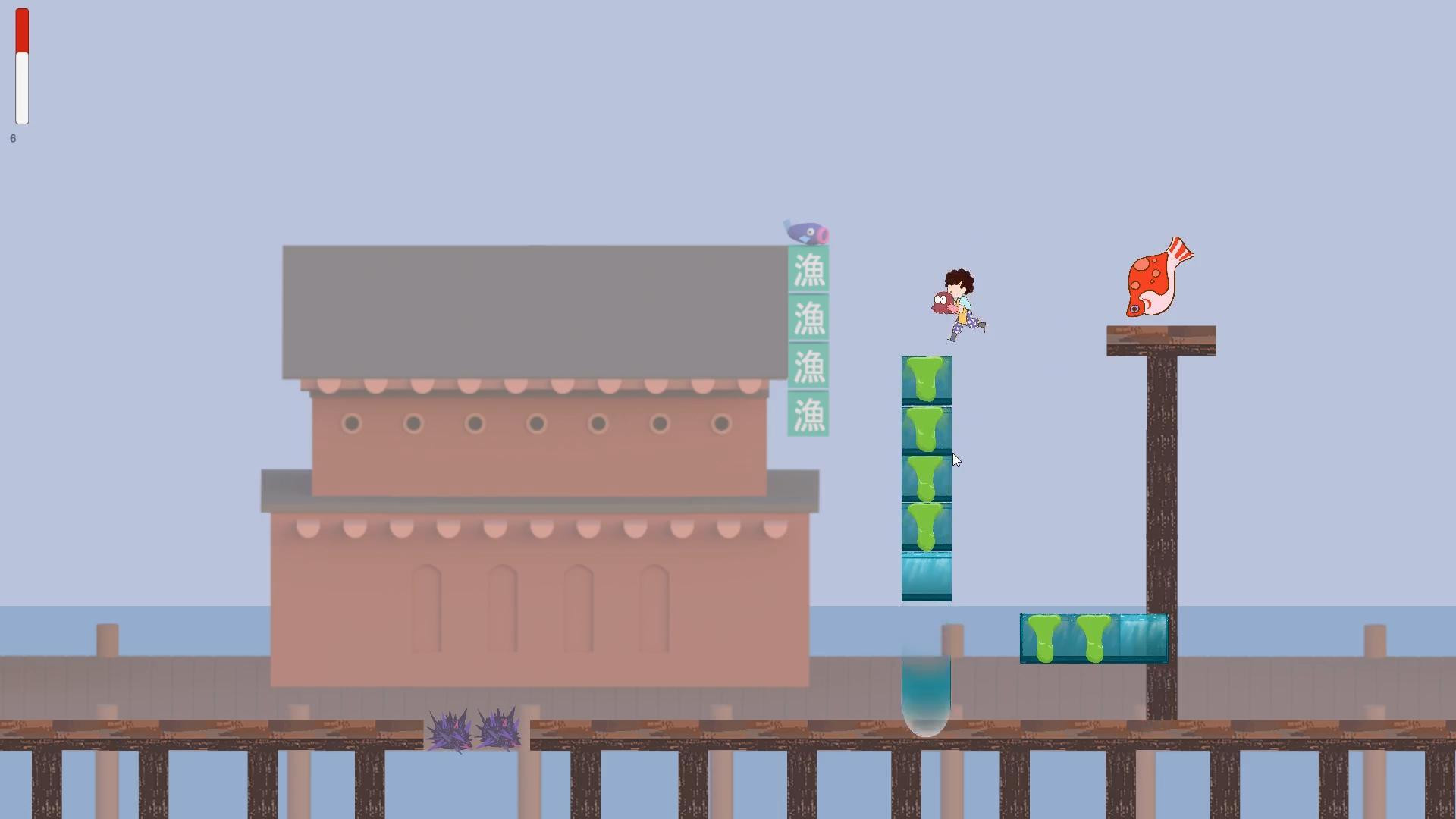Click the topmost 漁 sign tile

tap(808, 271)
